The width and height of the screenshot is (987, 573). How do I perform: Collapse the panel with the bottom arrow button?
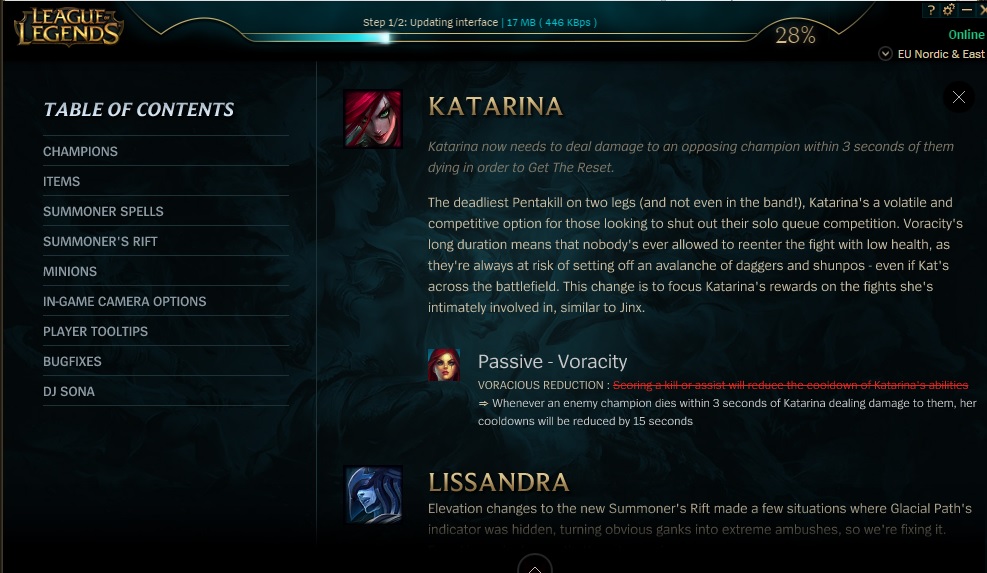[535, 565]
